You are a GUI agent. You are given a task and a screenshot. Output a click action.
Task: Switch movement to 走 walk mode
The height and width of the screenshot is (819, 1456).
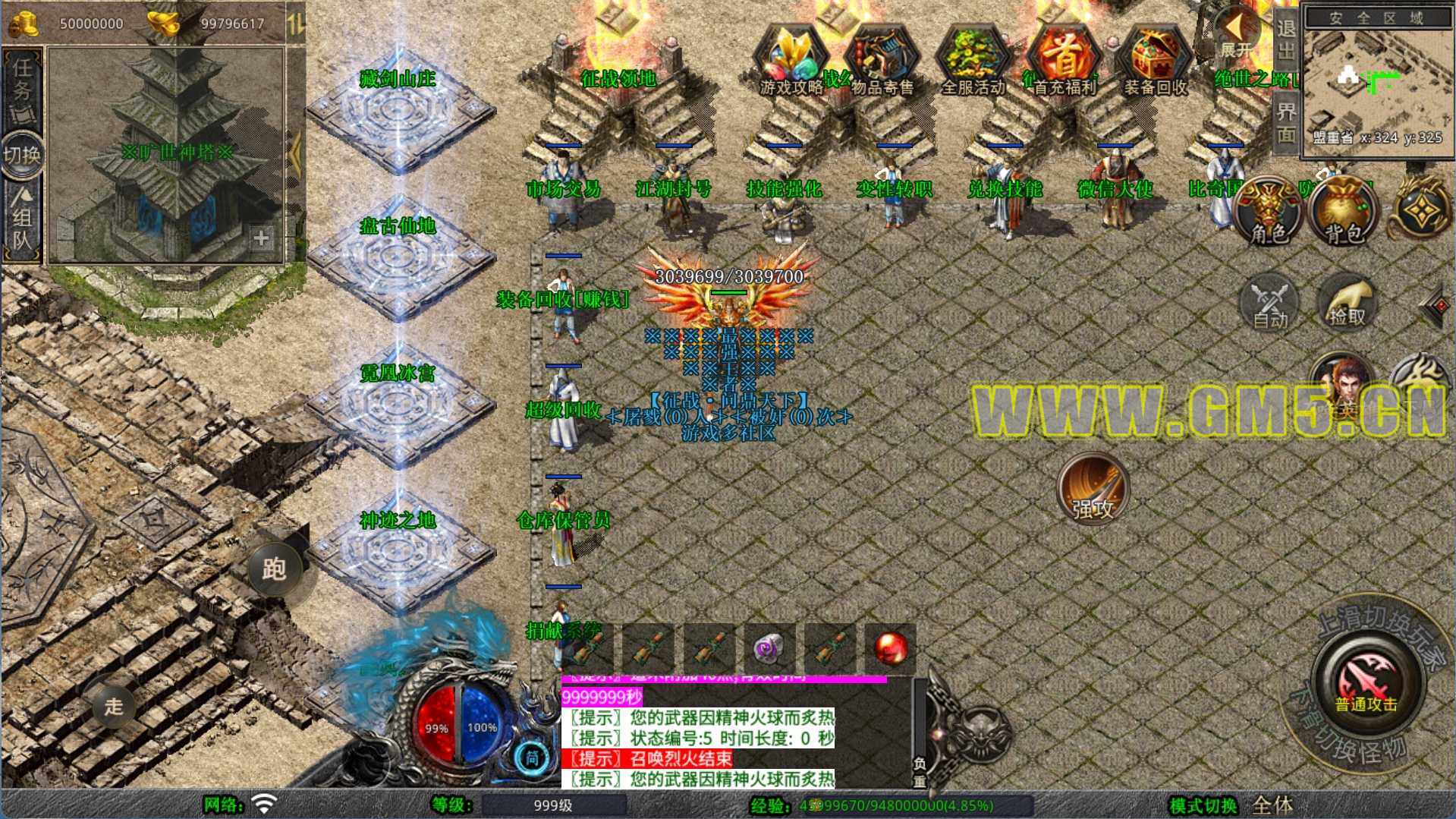pyautogui.click(x=114, y=706)
